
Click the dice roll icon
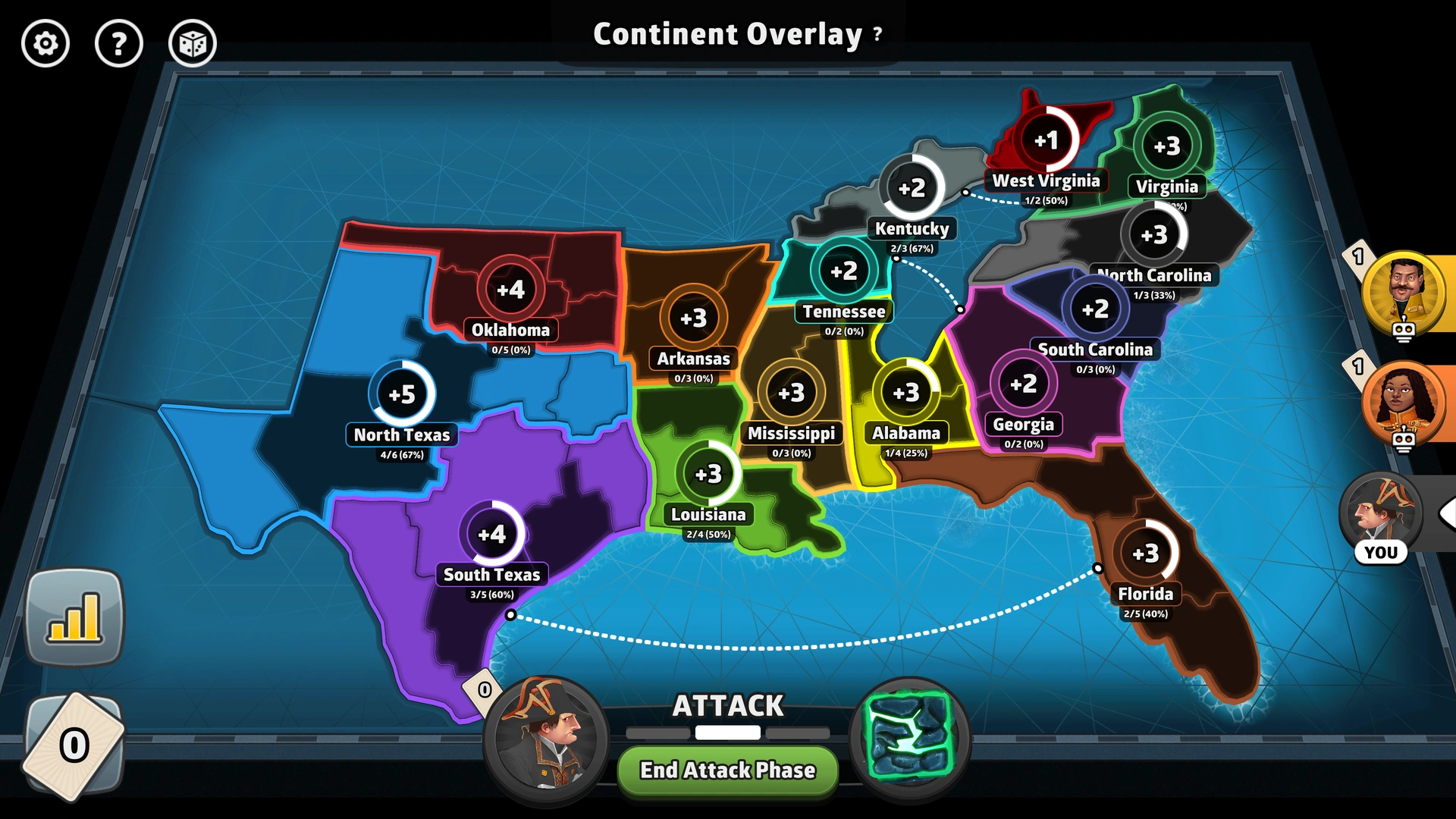pos(192,44)
